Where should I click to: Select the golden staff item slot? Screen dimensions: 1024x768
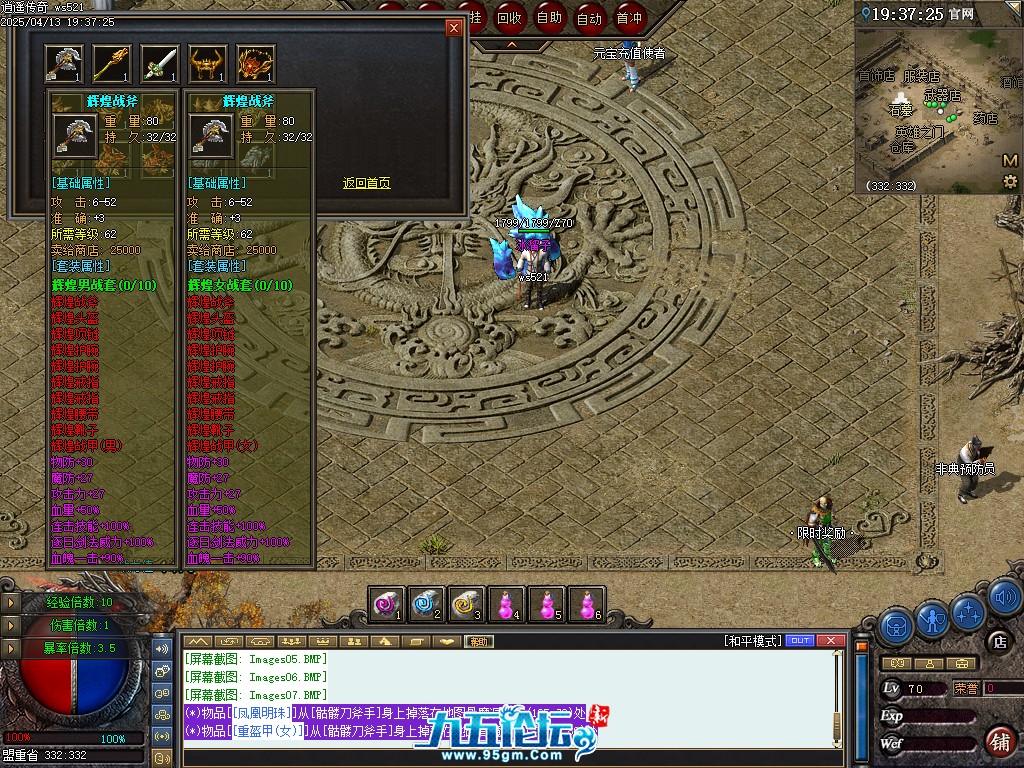pyautogui.click(x=112, y=64)
